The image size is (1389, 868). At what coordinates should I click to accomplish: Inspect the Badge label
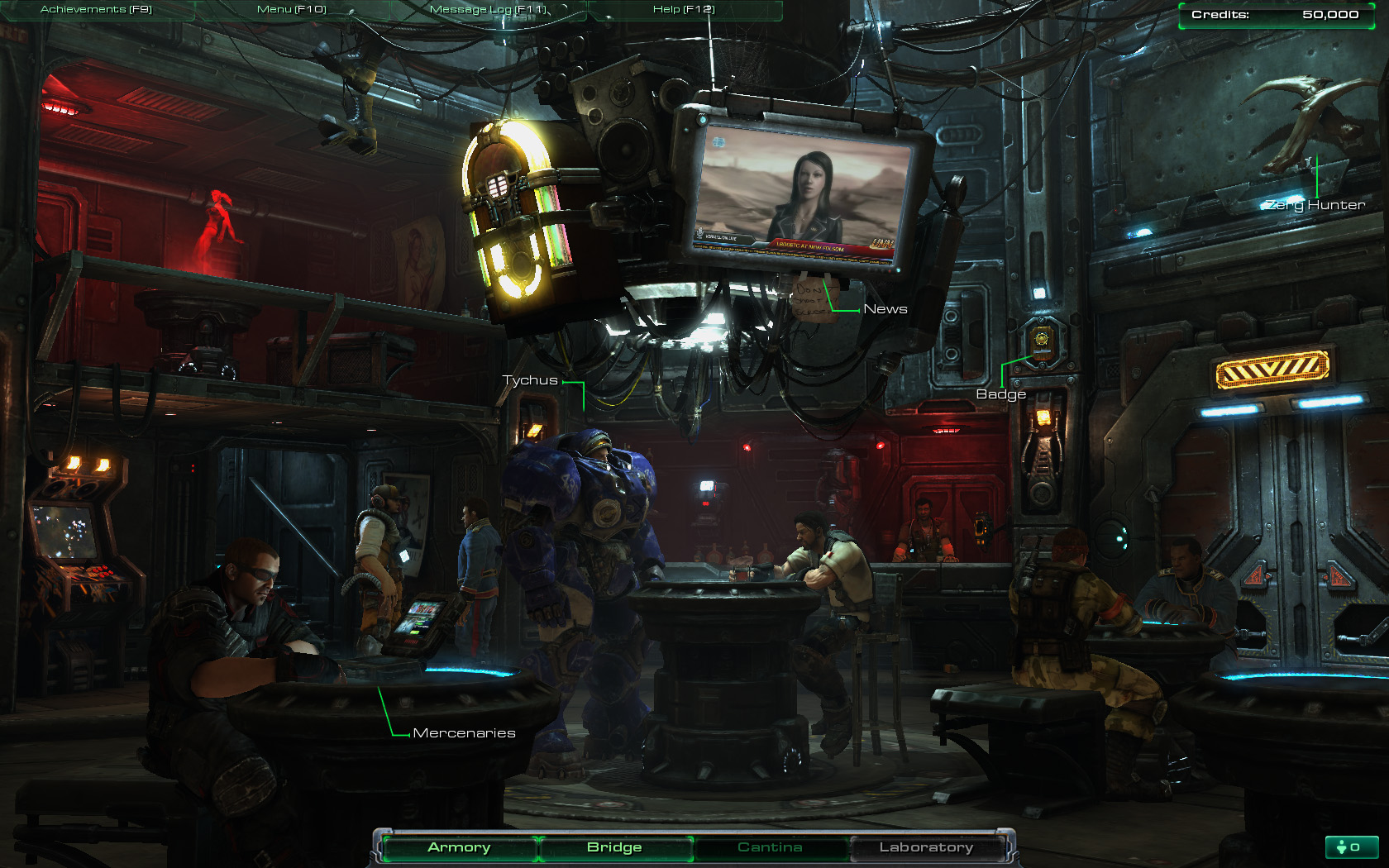(x=1000, y=394)
